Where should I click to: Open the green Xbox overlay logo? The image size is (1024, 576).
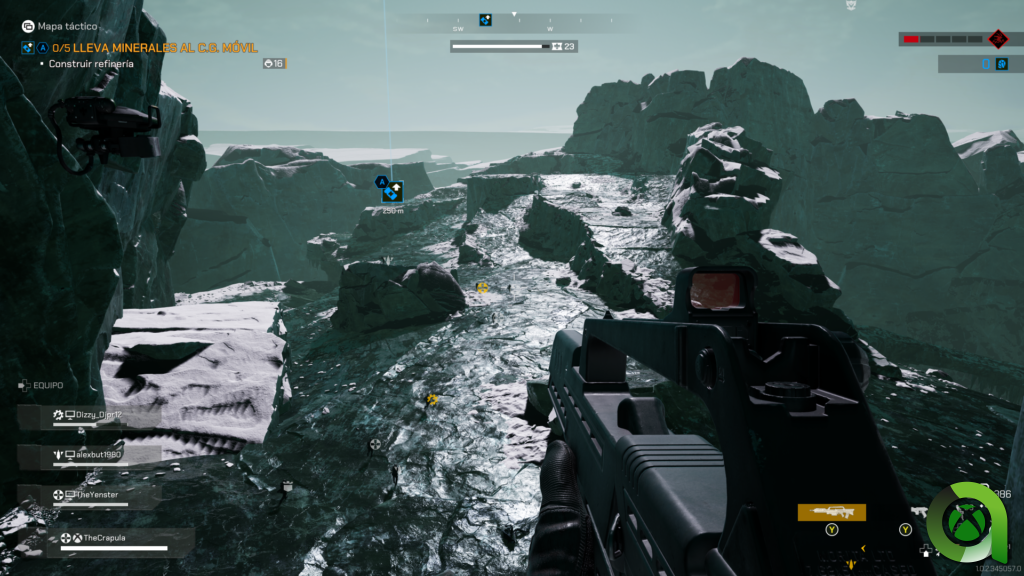pyautogui.click(x=967, y=522)
